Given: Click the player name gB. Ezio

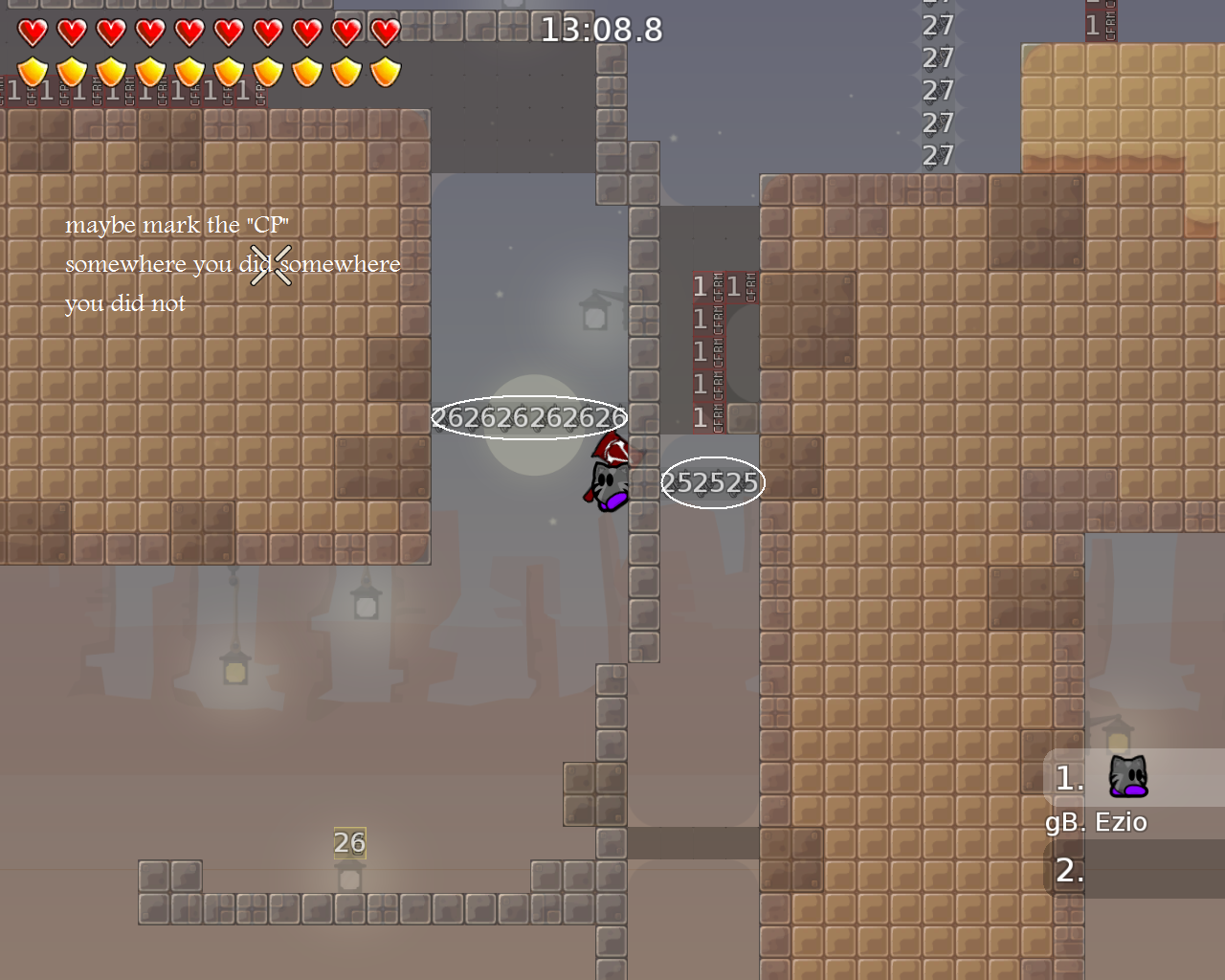Looking at the screenshot, I should tap(1097, 822).
